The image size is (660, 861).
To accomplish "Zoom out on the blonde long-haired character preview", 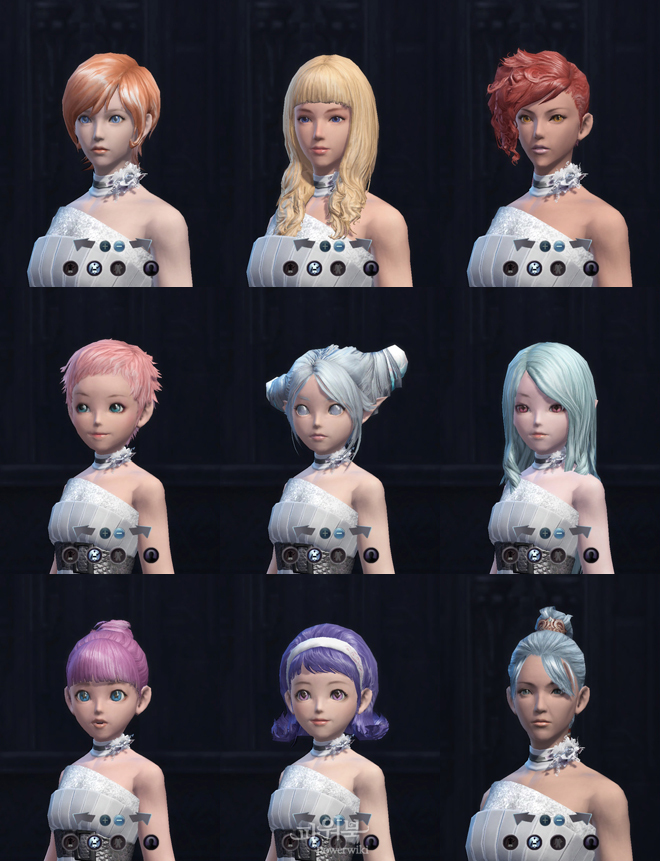I will point(339,246).
